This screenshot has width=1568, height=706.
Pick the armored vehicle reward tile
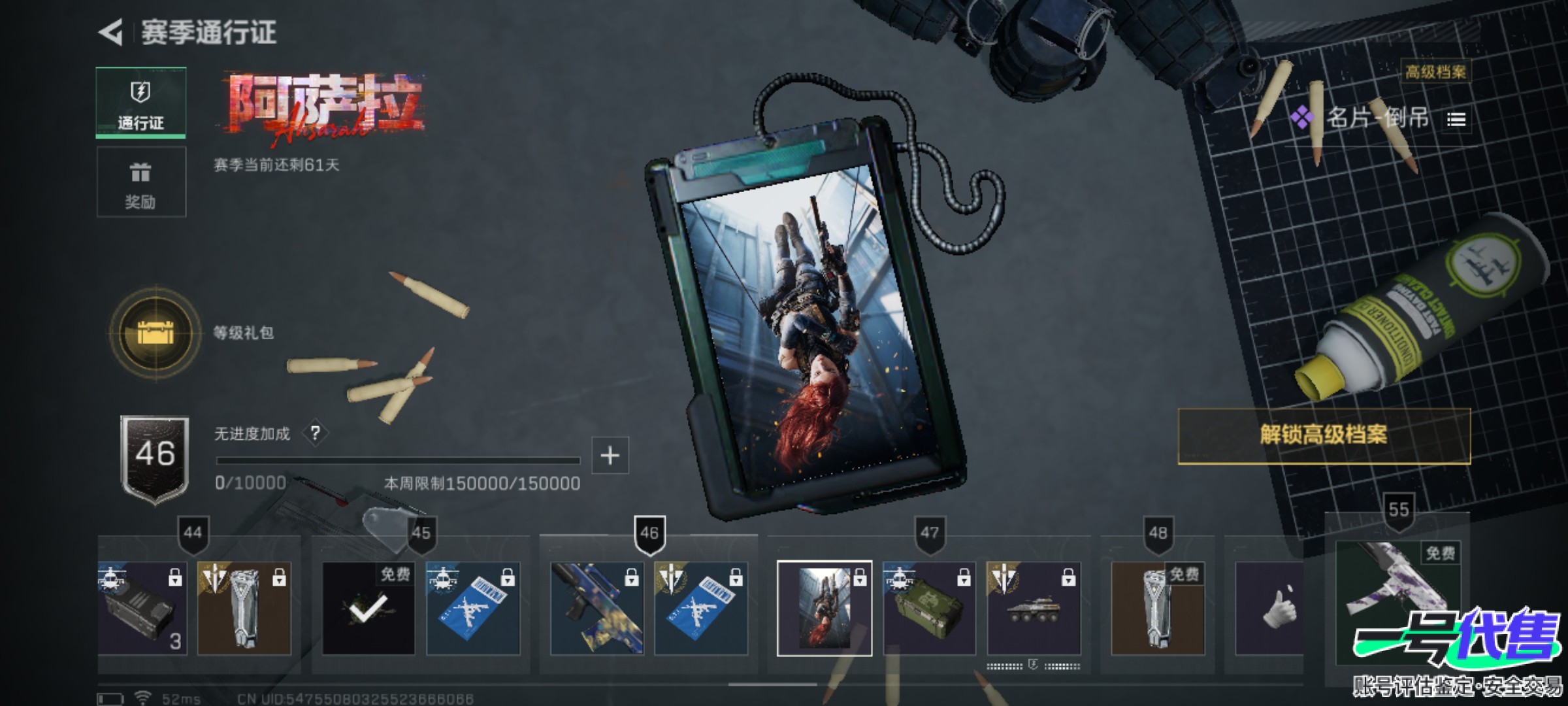pyautogui.click(x=1033, y=608)
